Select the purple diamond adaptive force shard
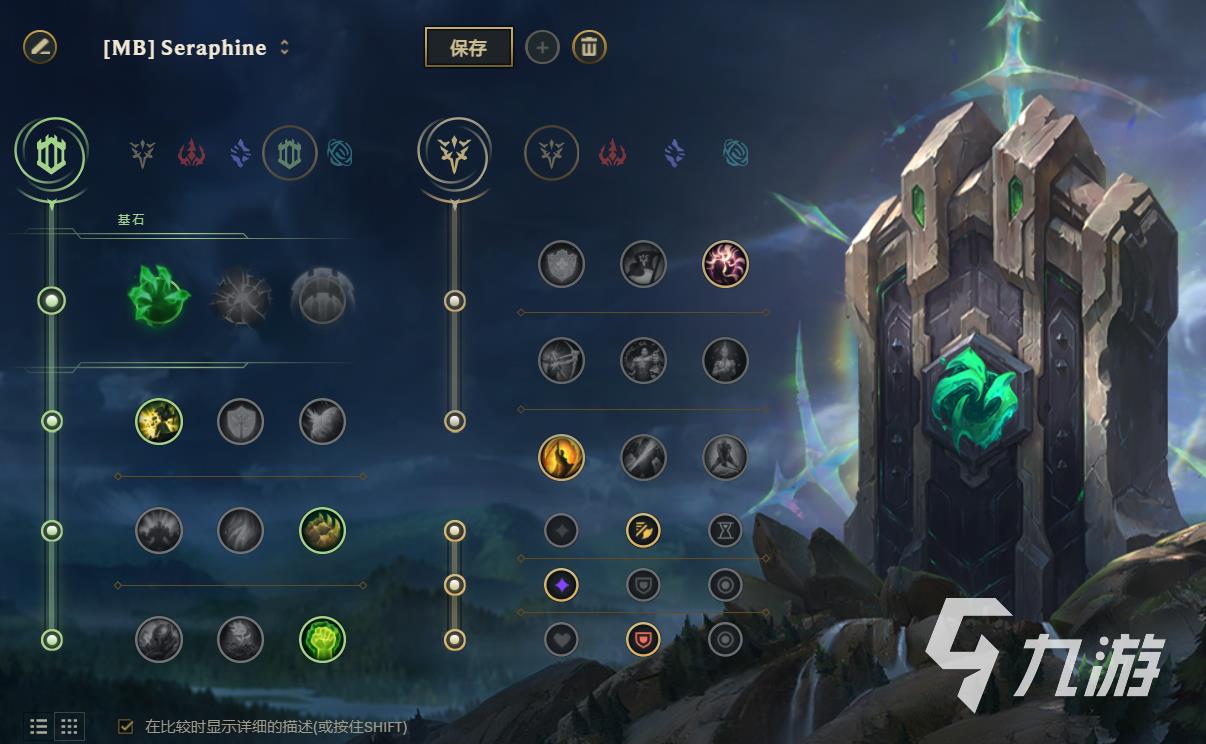Image resolution: width=1206 pixels, height=744 pixels. (x=561, y=585)
